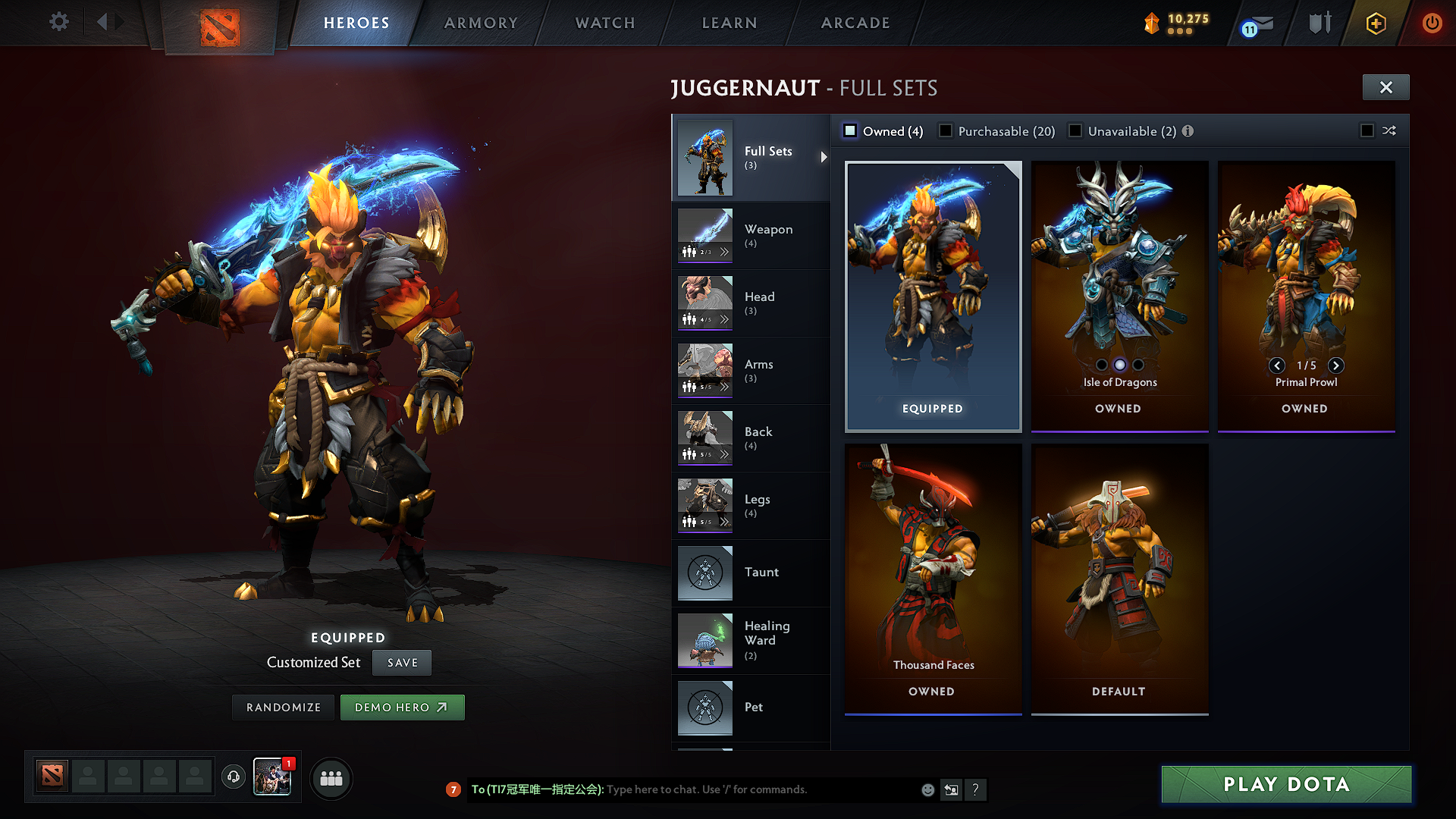Click the shuffle icon near the filters
Image resolution: width=1456 pixels, height=819 pixels.
click(1390, 130)
